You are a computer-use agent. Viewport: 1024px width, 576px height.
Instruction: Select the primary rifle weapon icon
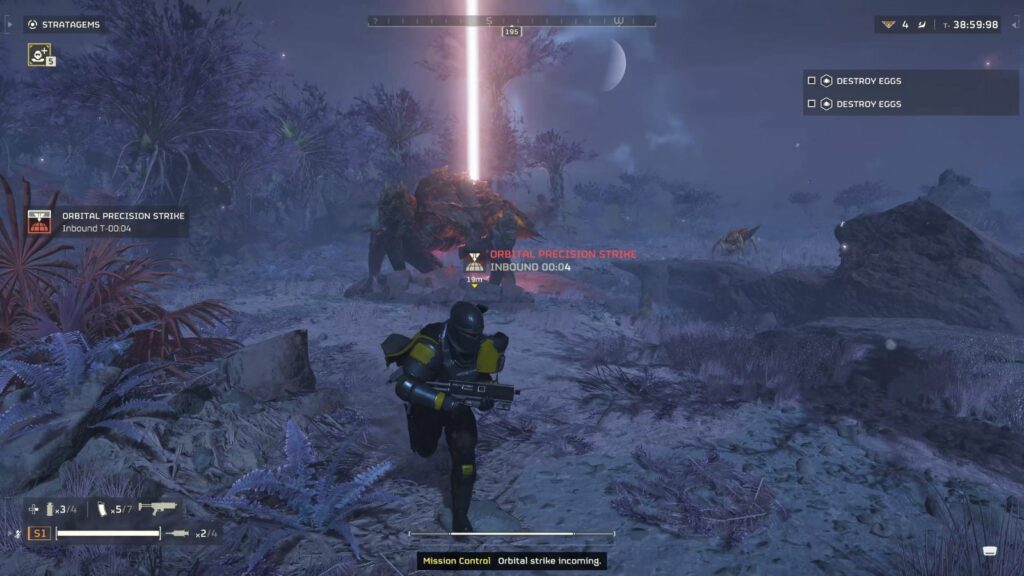[x=157, y=509]
